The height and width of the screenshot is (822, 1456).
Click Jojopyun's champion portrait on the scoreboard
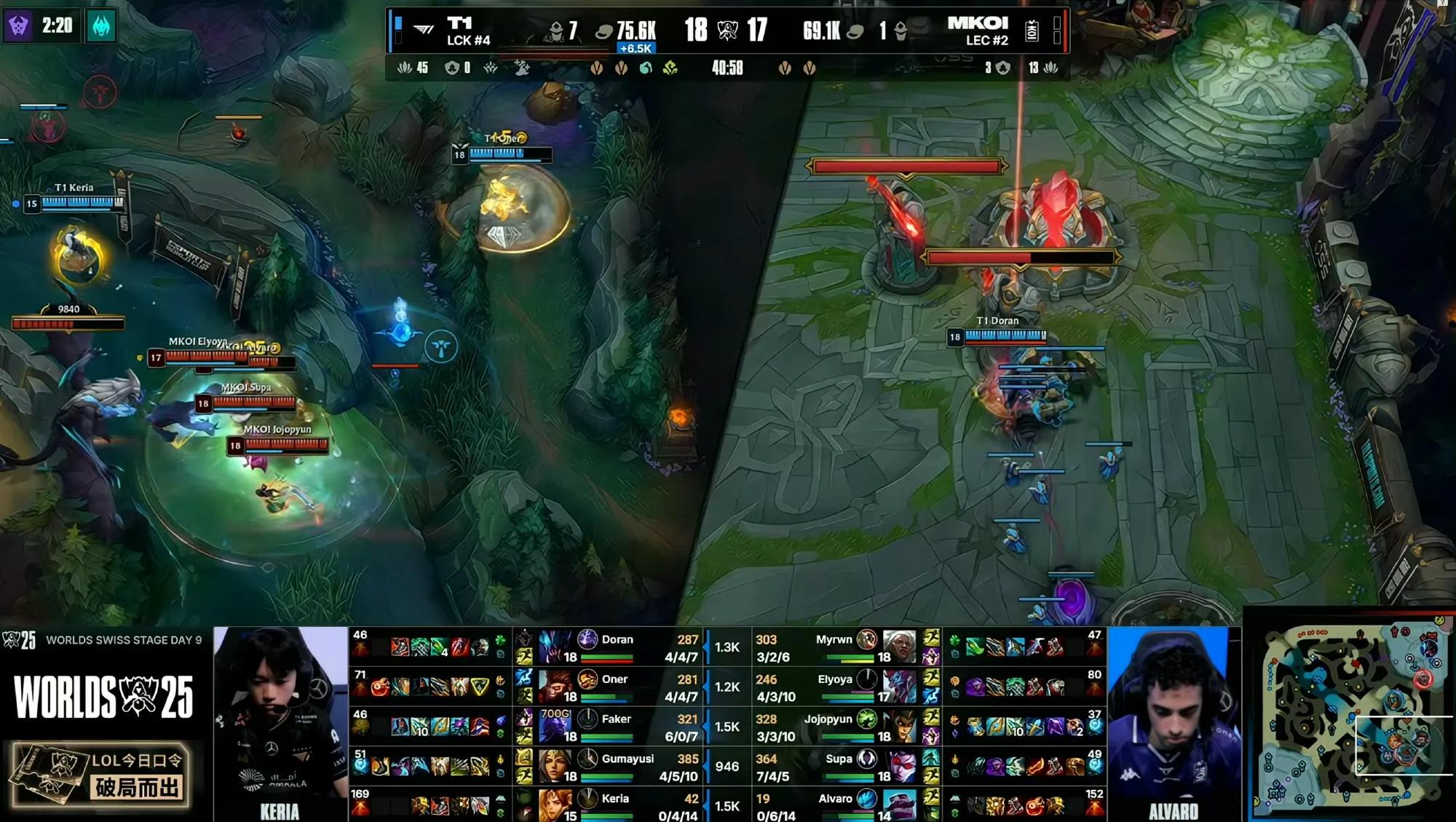tap(900, 726)
